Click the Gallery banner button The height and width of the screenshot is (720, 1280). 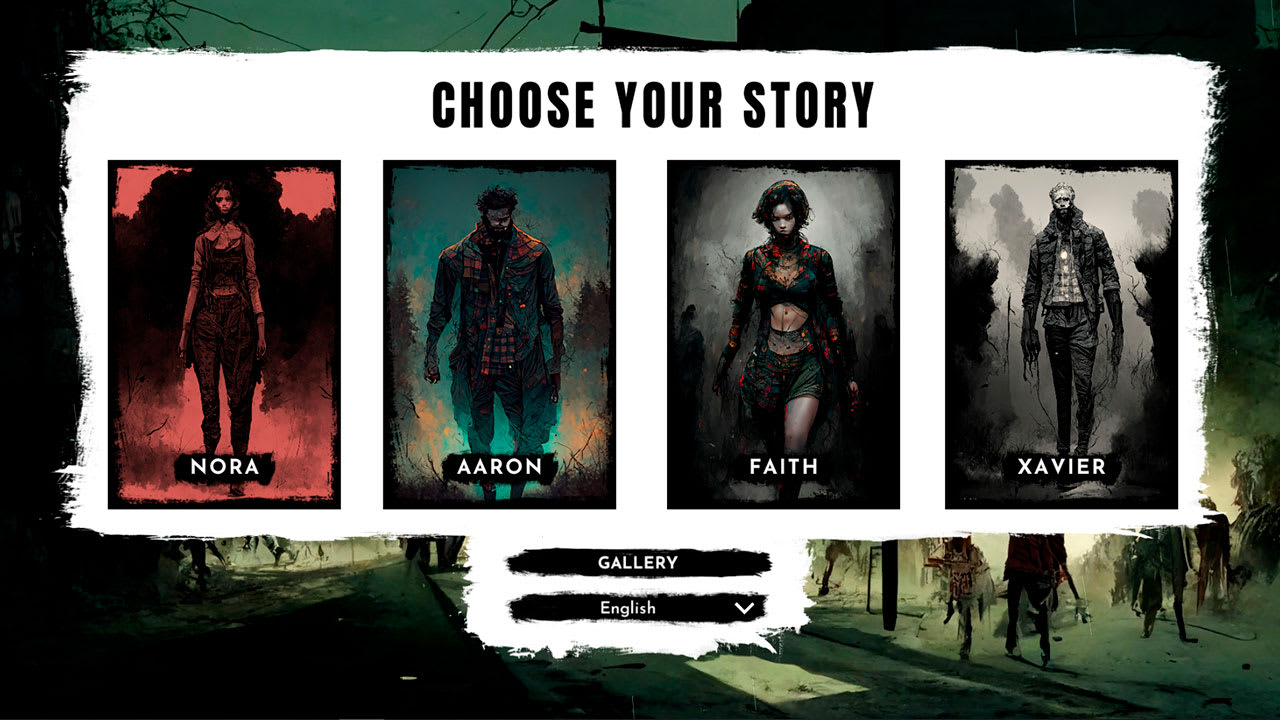coord(640,562)
